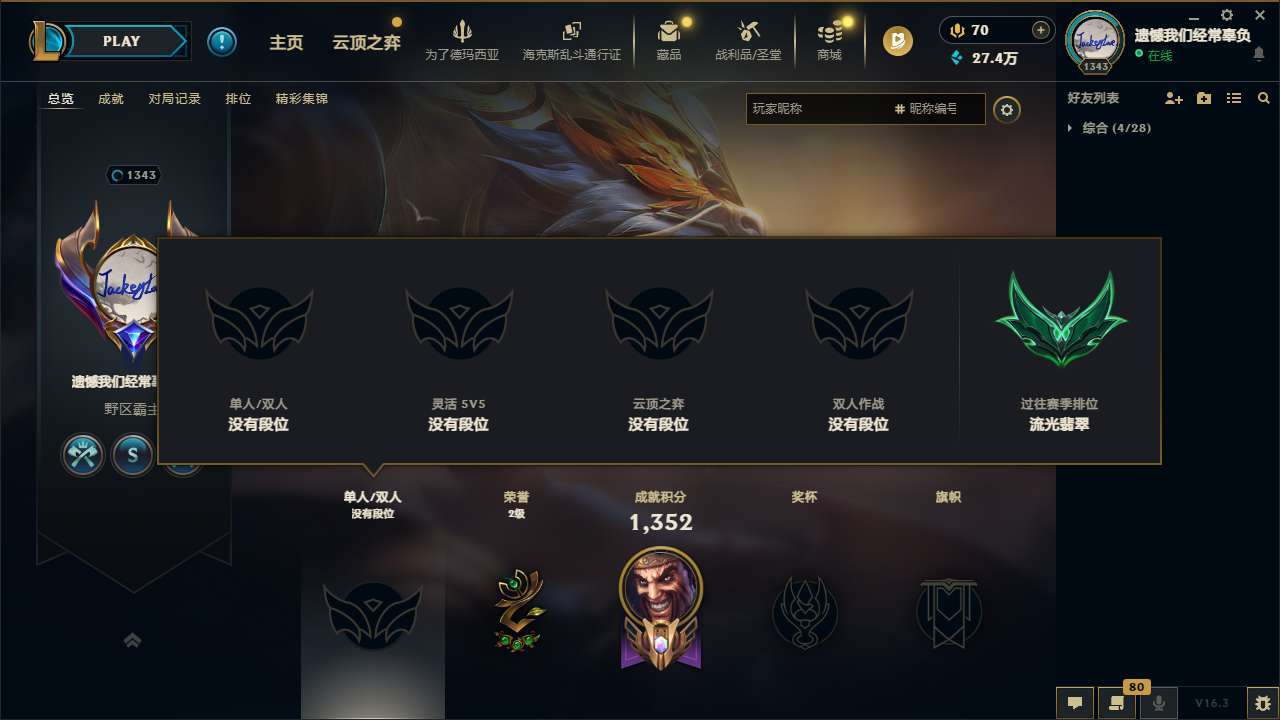1280x720 pixels.
Task: Open notifications via the exclamation mark button
Action: pyautogui.click(x=222, y=41)
